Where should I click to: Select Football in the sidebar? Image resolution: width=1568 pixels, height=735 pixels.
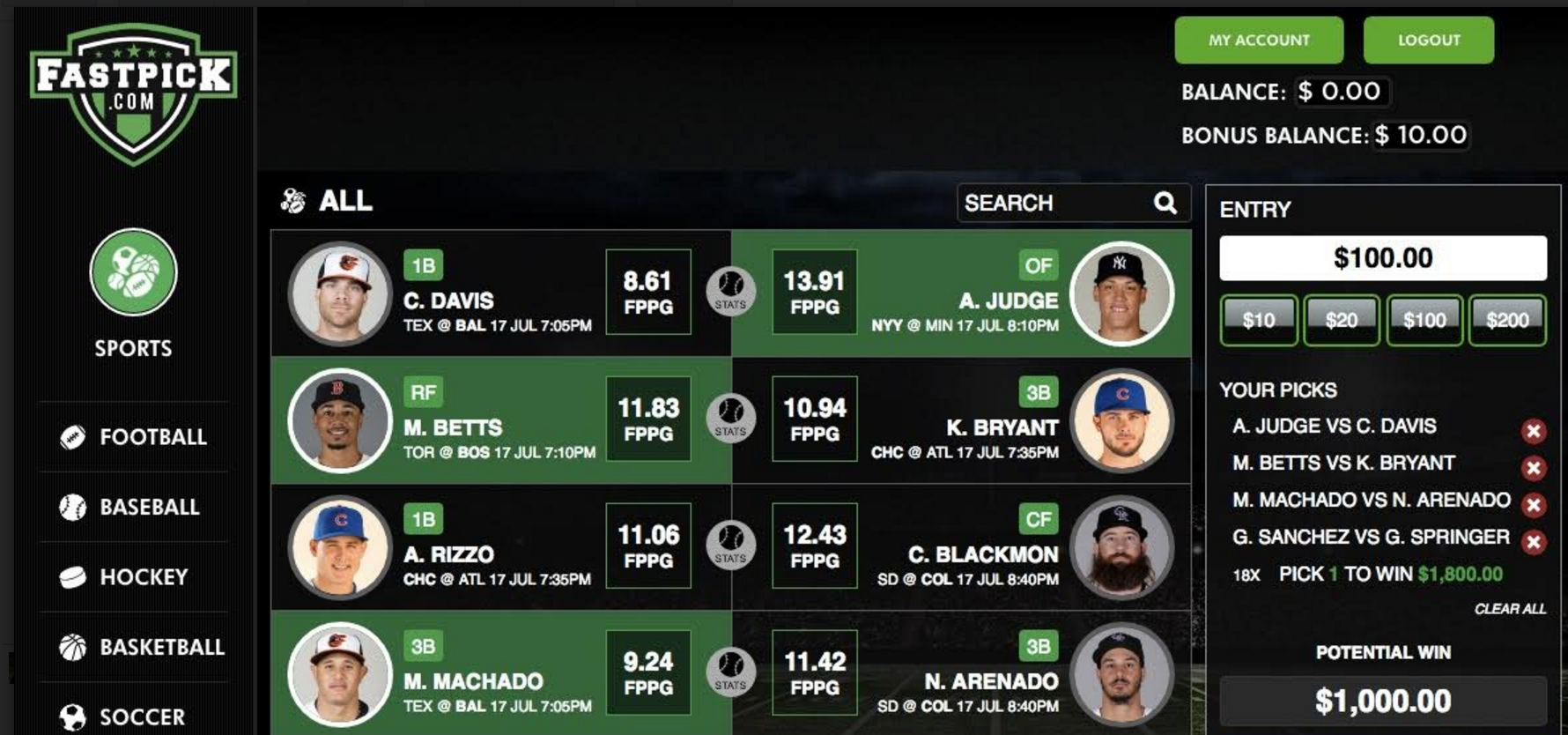click(152, 437)
